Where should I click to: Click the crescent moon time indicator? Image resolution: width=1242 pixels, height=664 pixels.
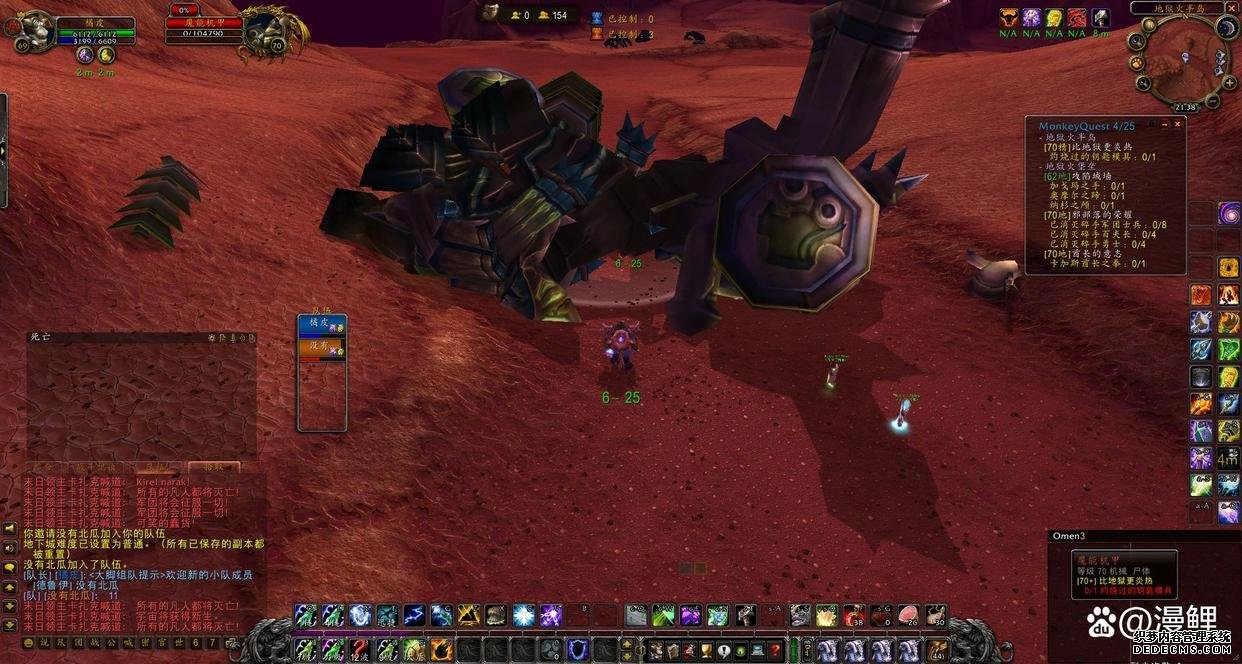1227,30
